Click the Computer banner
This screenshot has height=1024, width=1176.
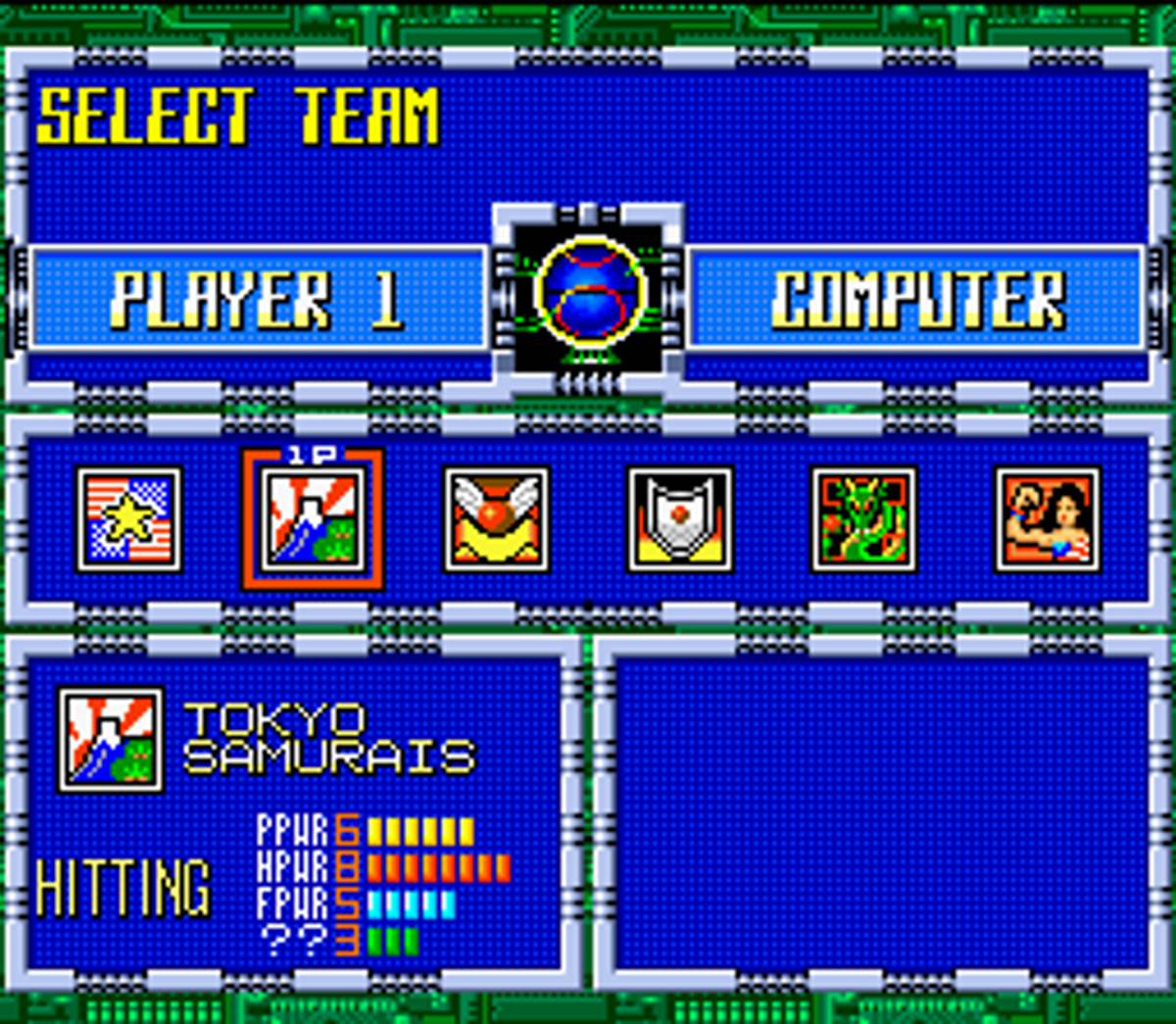click(915, 298)
